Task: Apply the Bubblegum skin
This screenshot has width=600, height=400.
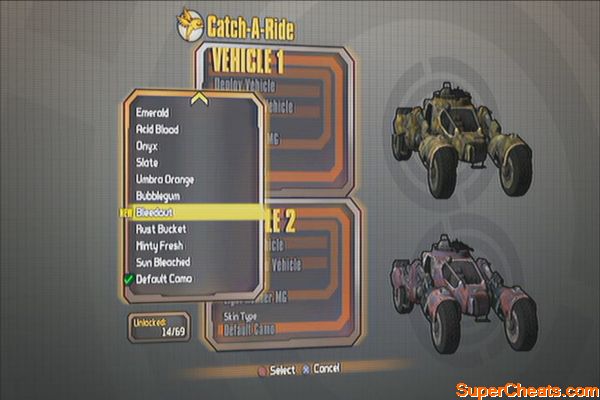Action: (160, 196)
